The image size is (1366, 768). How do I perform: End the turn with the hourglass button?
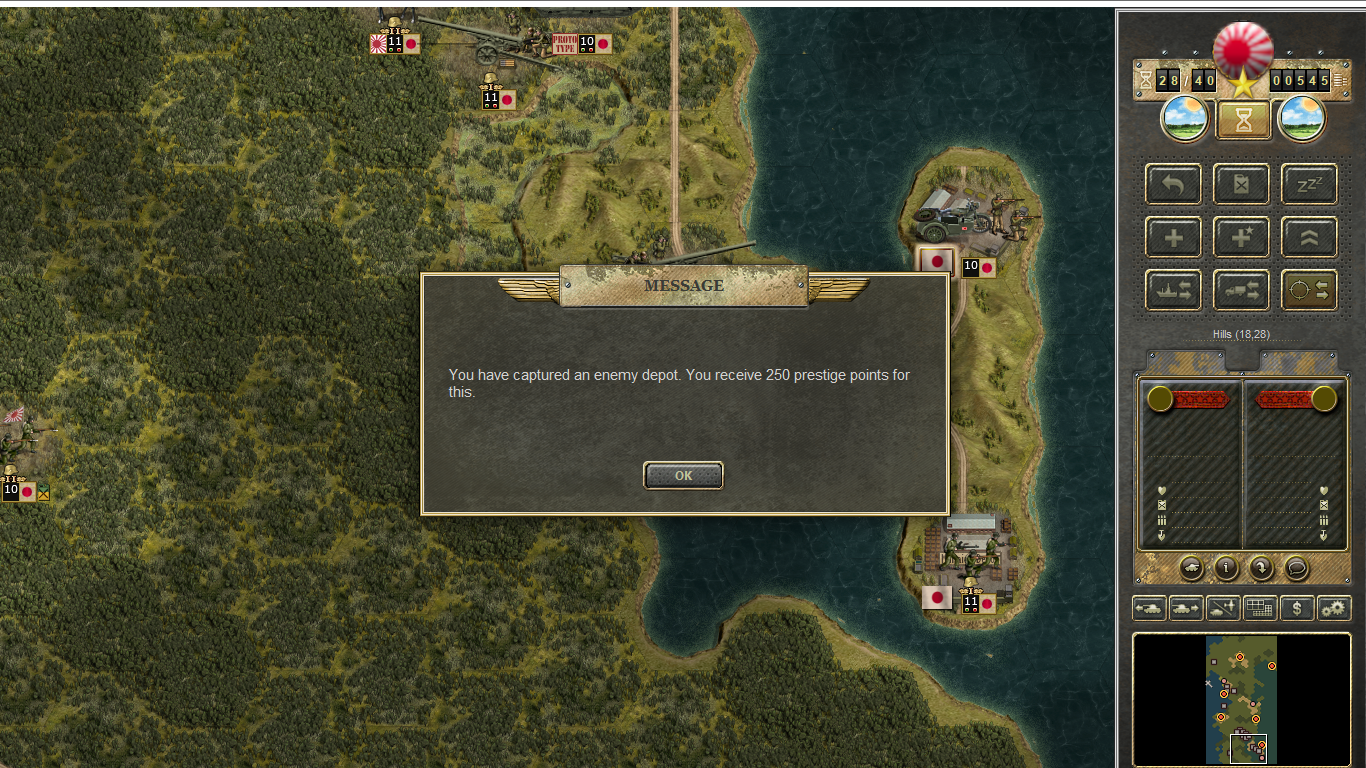(x=1243, y=120)
